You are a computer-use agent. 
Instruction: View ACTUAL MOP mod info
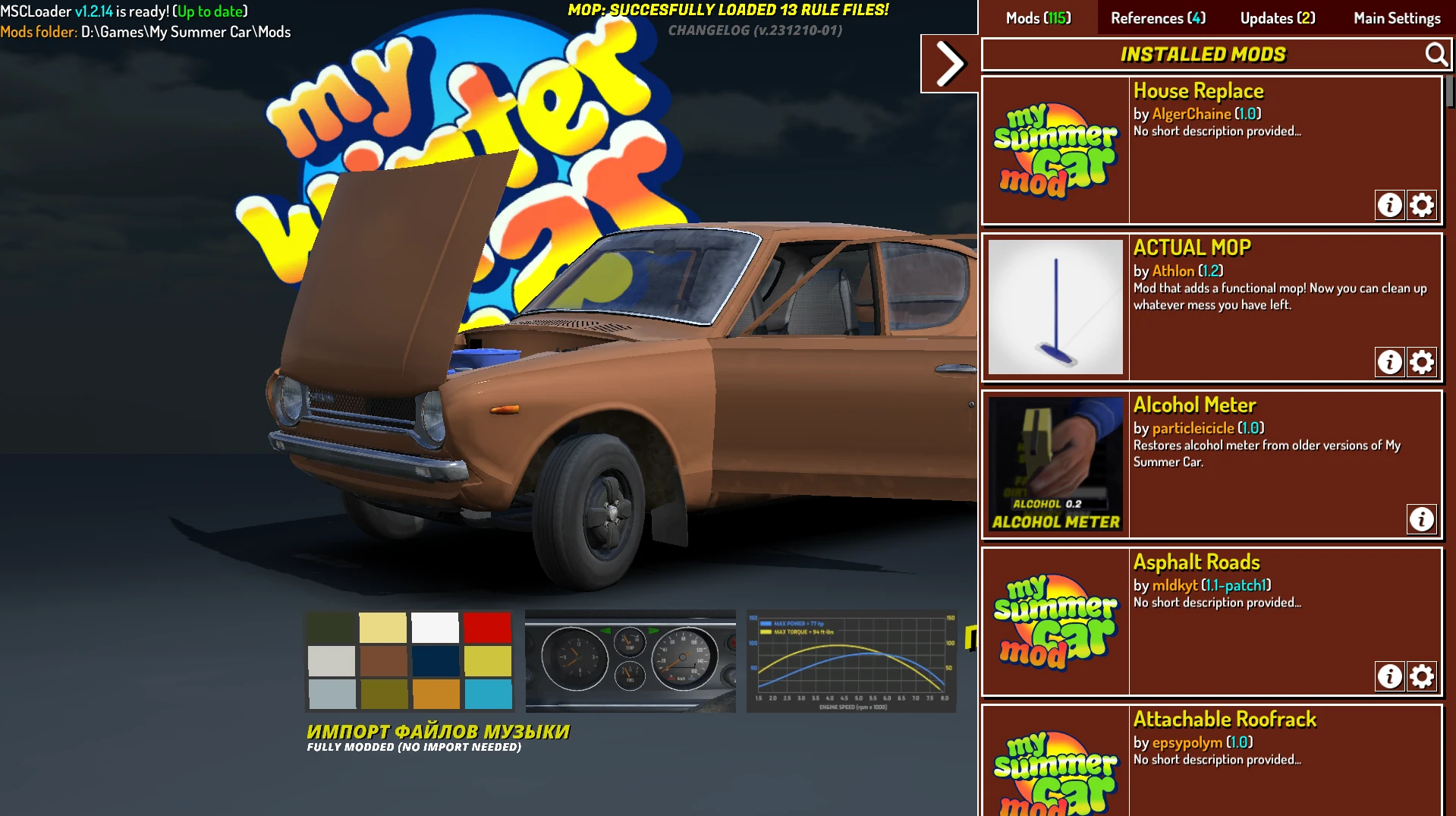[1390, 362]
